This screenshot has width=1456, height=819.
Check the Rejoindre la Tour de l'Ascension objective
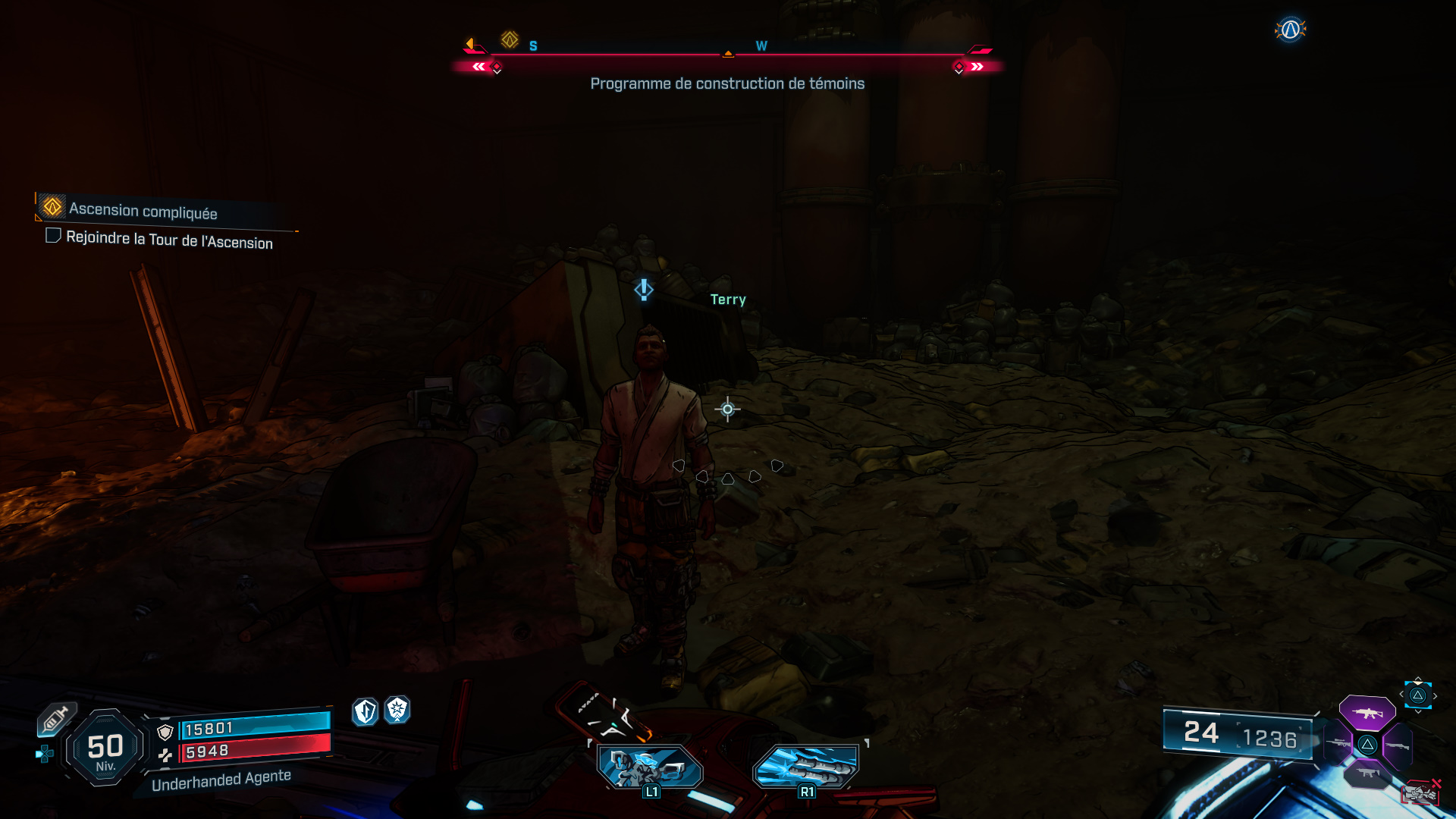click(53, 236)
